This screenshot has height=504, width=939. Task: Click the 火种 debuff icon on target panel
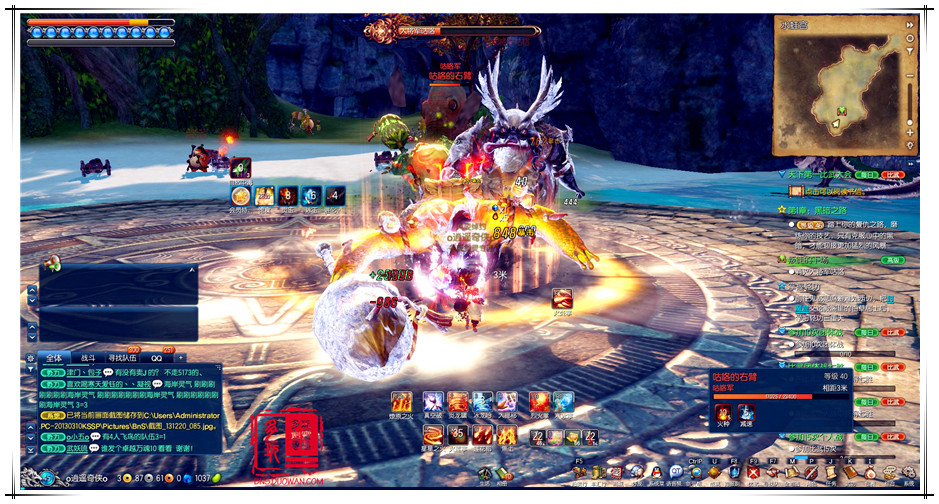pyautogui.click(x=723, y=412)
